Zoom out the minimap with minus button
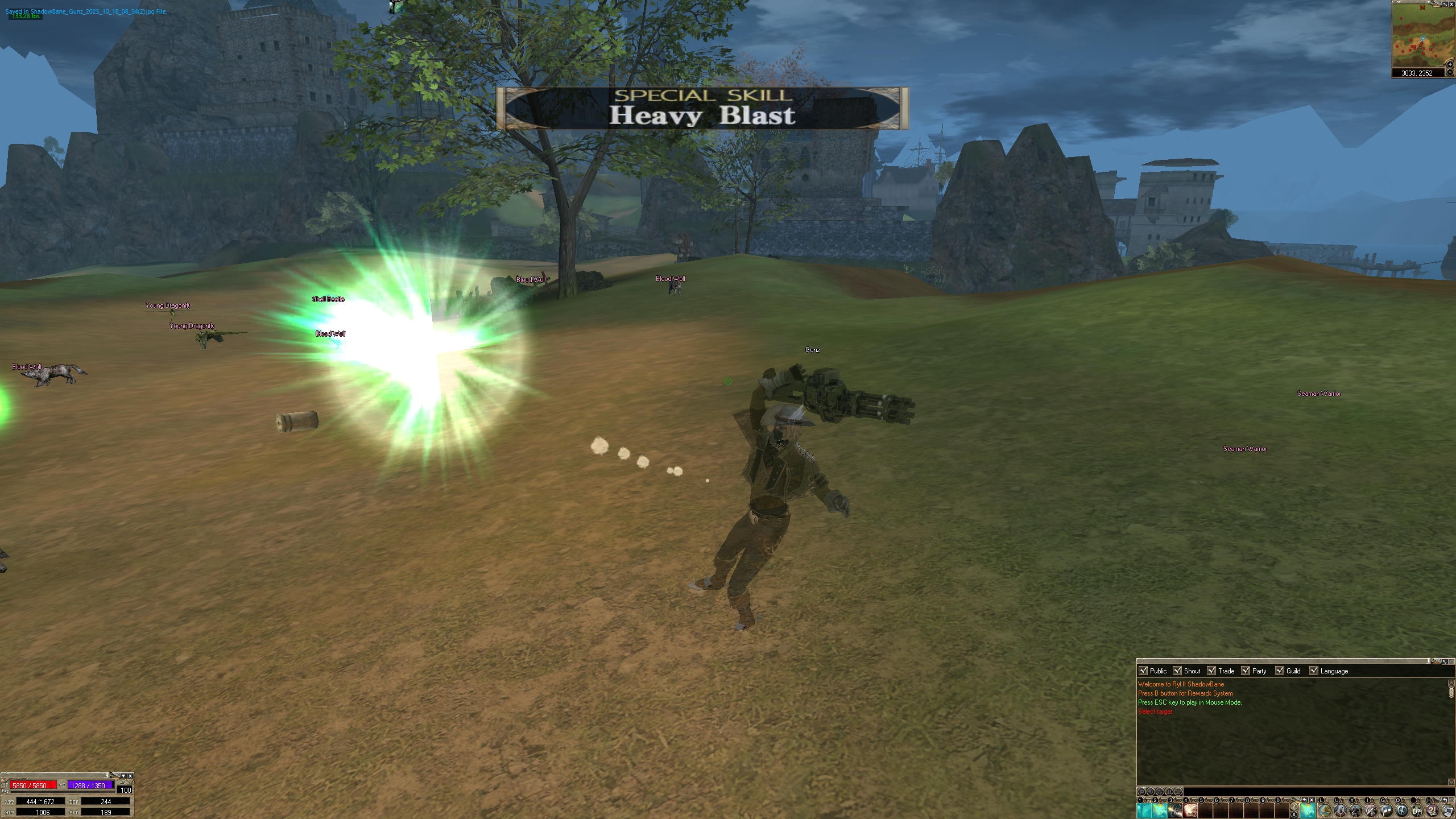The height and width of the screenshot is (819, 1456). point(1450,72)
